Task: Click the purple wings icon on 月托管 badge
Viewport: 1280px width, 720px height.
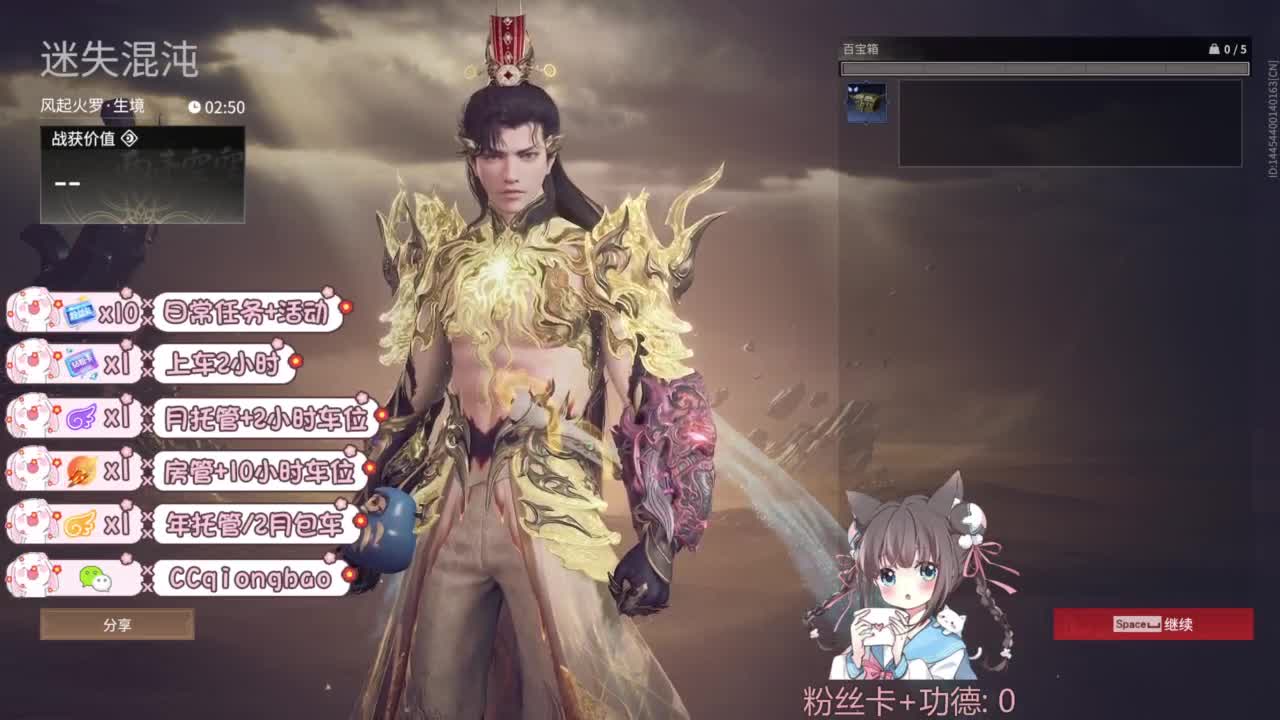Action: point(80,416)
